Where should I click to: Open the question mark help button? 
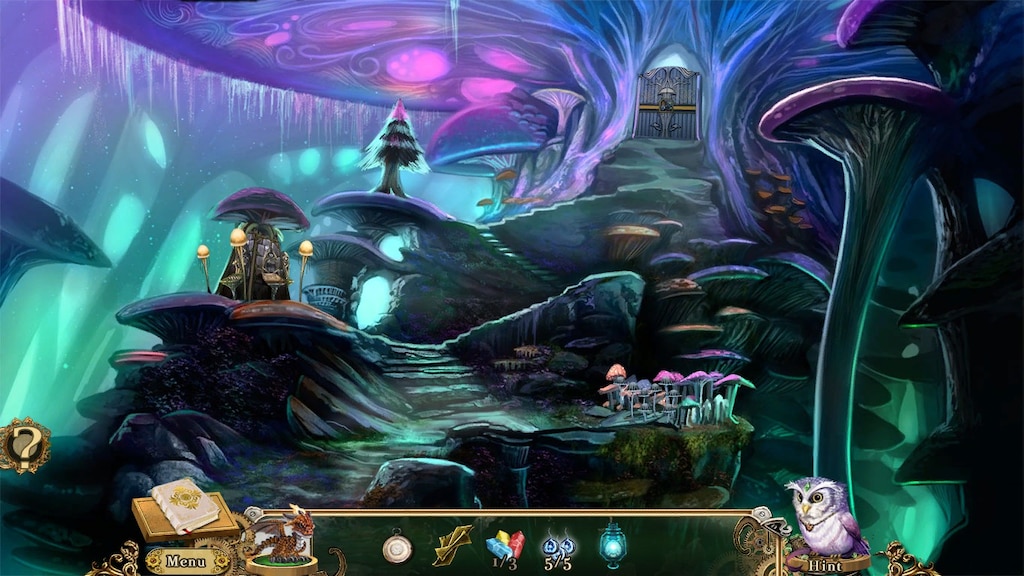(24, 445)
